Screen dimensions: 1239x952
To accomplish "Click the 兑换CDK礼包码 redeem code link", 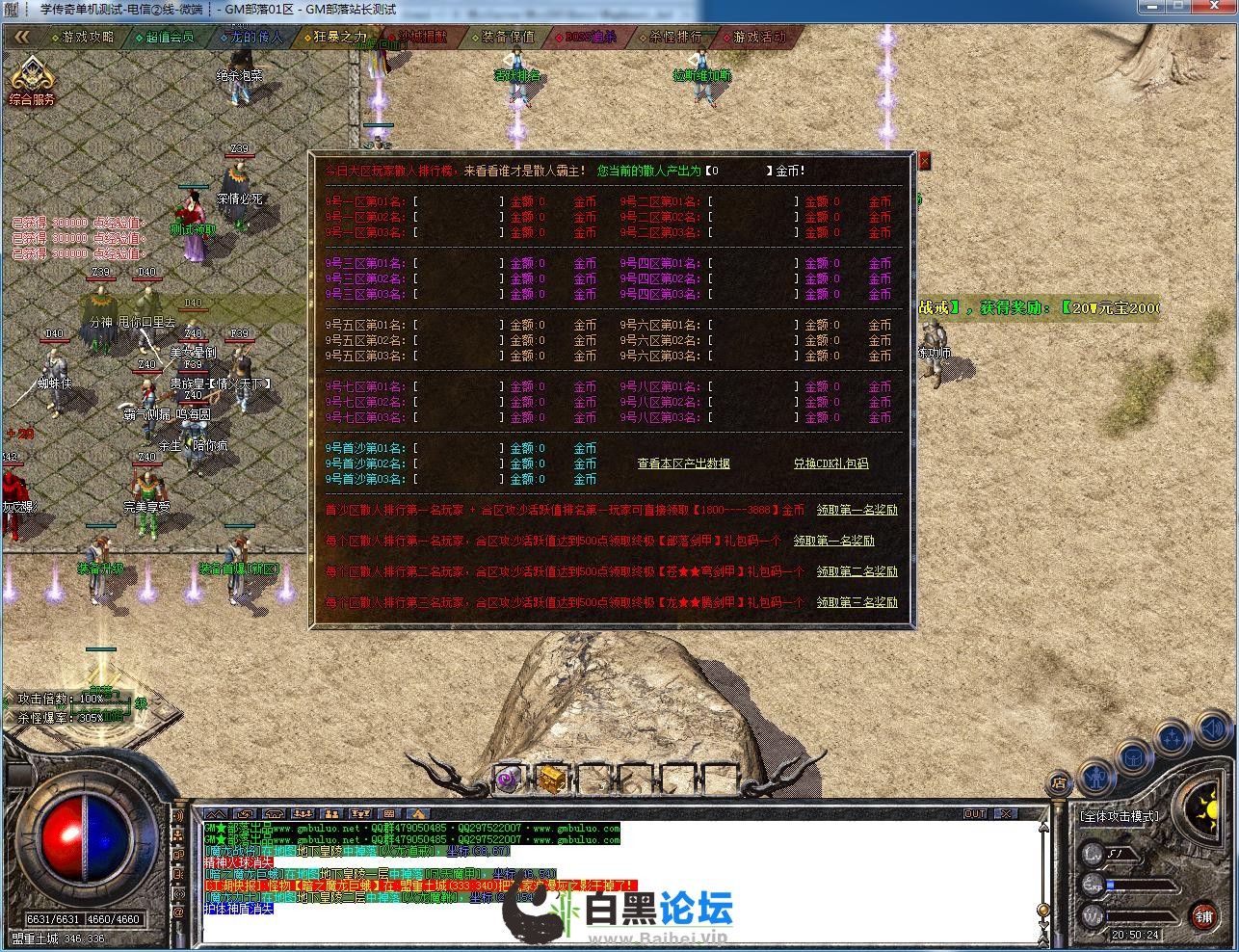I will pos(830,463).
